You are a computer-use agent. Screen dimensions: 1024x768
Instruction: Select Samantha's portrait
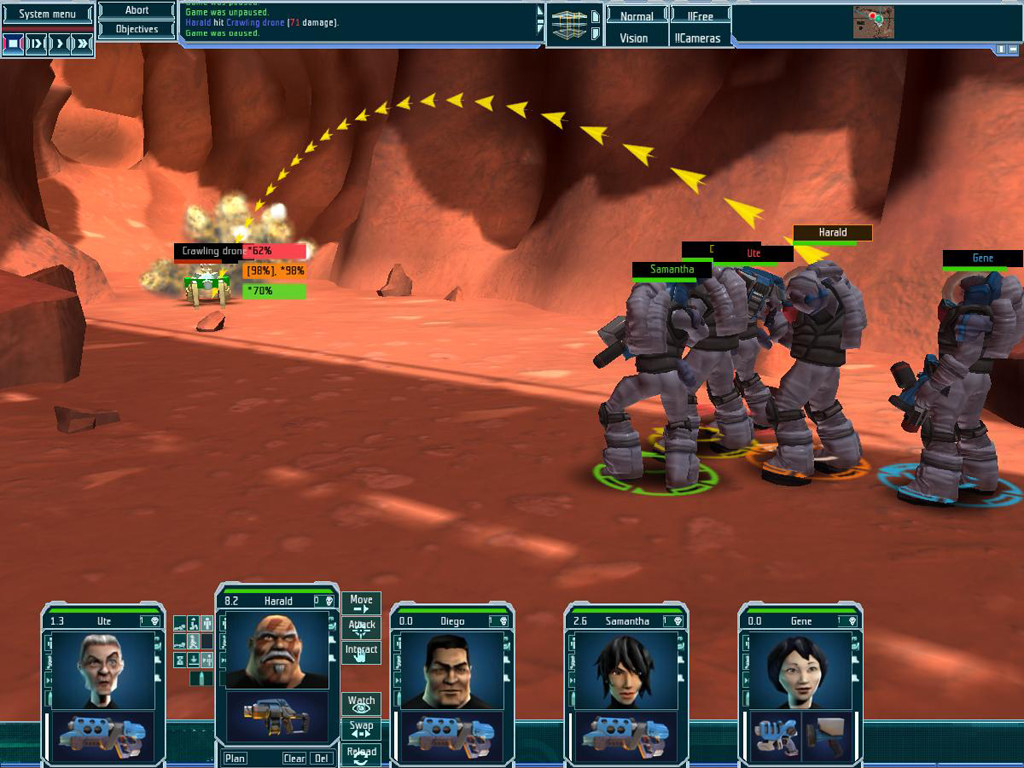pyautogui.click(x=622, y=670)
